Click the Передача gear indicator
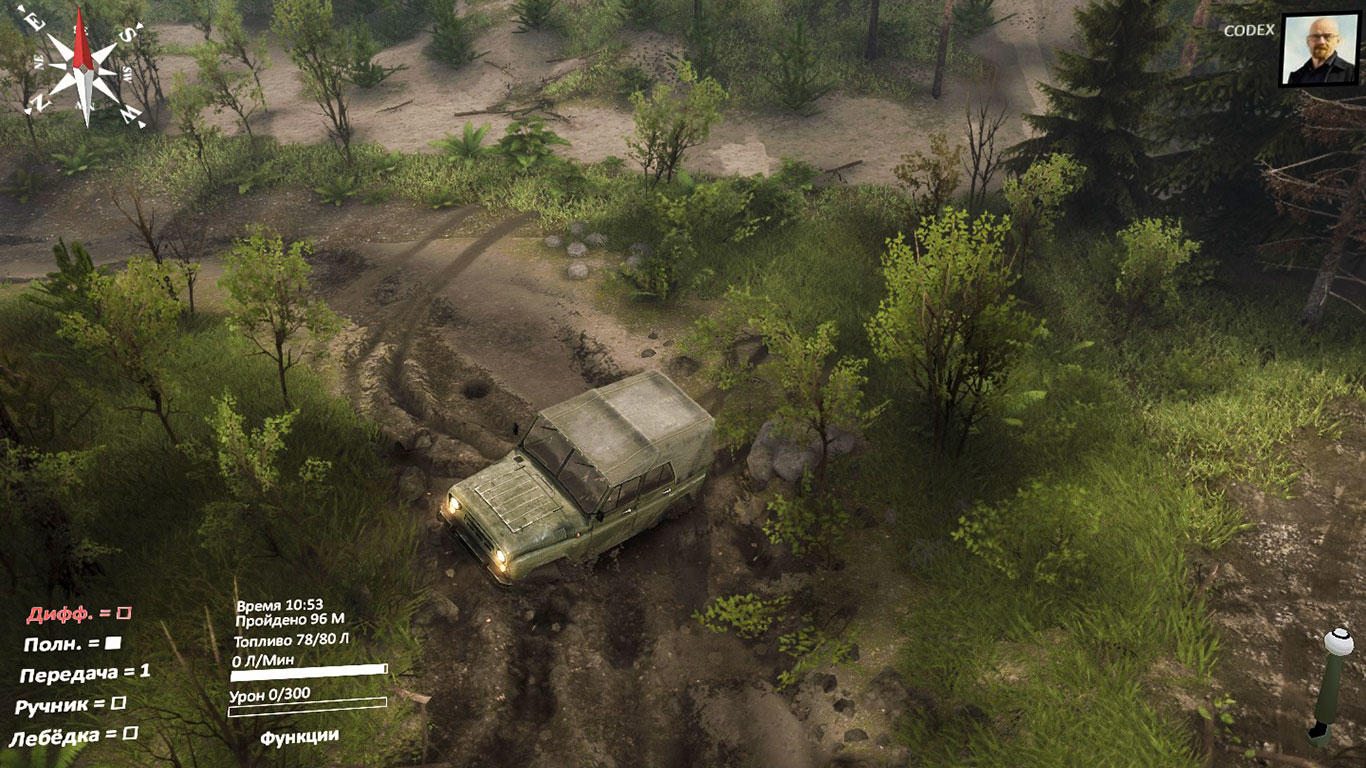Viewport: 1366px width, 768px height. coord(85,673)
